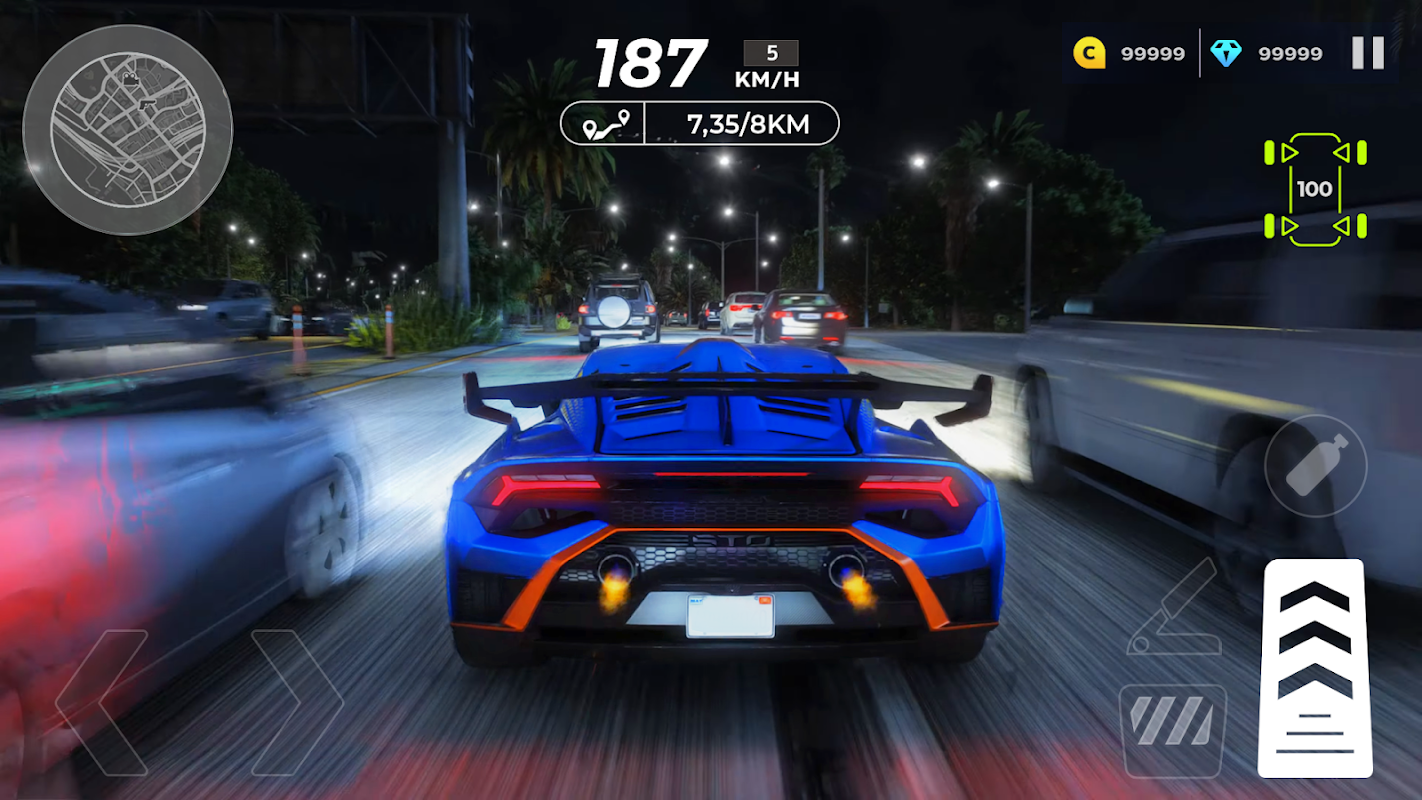The image size is (1422, 800).
Task: Steer right with the right arrow
Action: click(x=296, y=702)
